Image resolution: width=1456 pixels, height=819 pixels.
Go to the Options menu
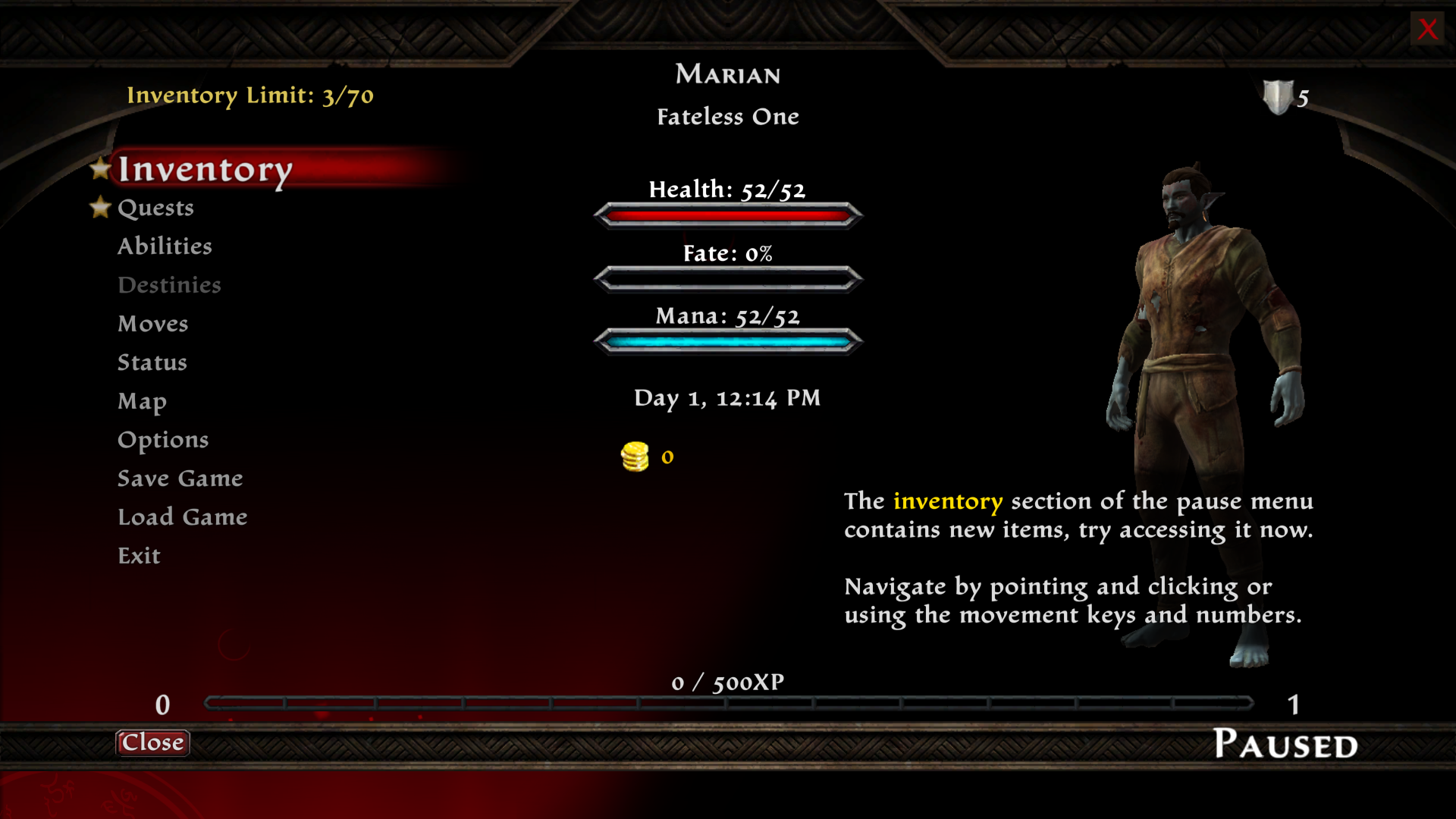coord(163,440)
